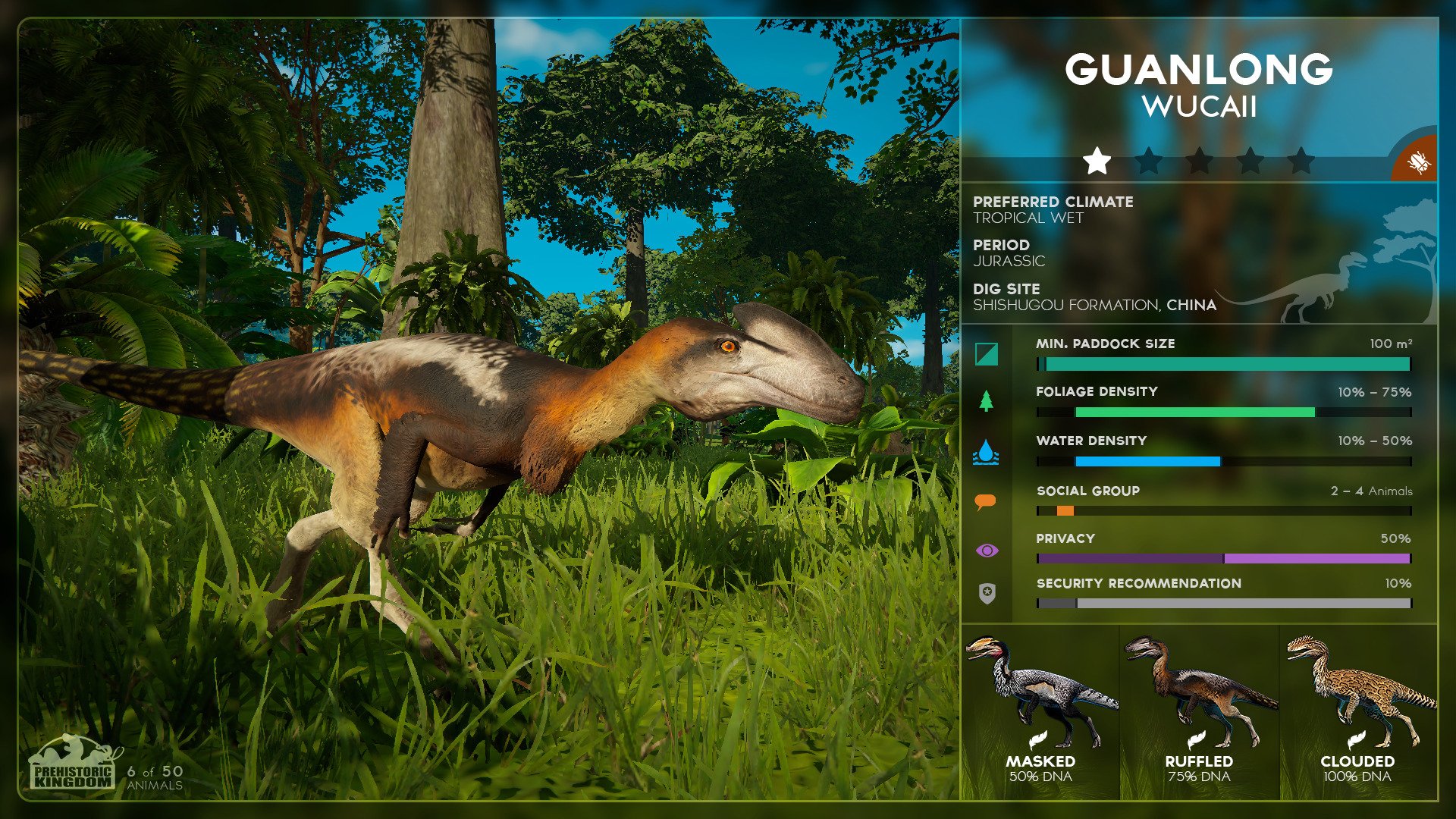Set the star rating to one star
Screen dimensions: 1456x819
pos(1096,159)
